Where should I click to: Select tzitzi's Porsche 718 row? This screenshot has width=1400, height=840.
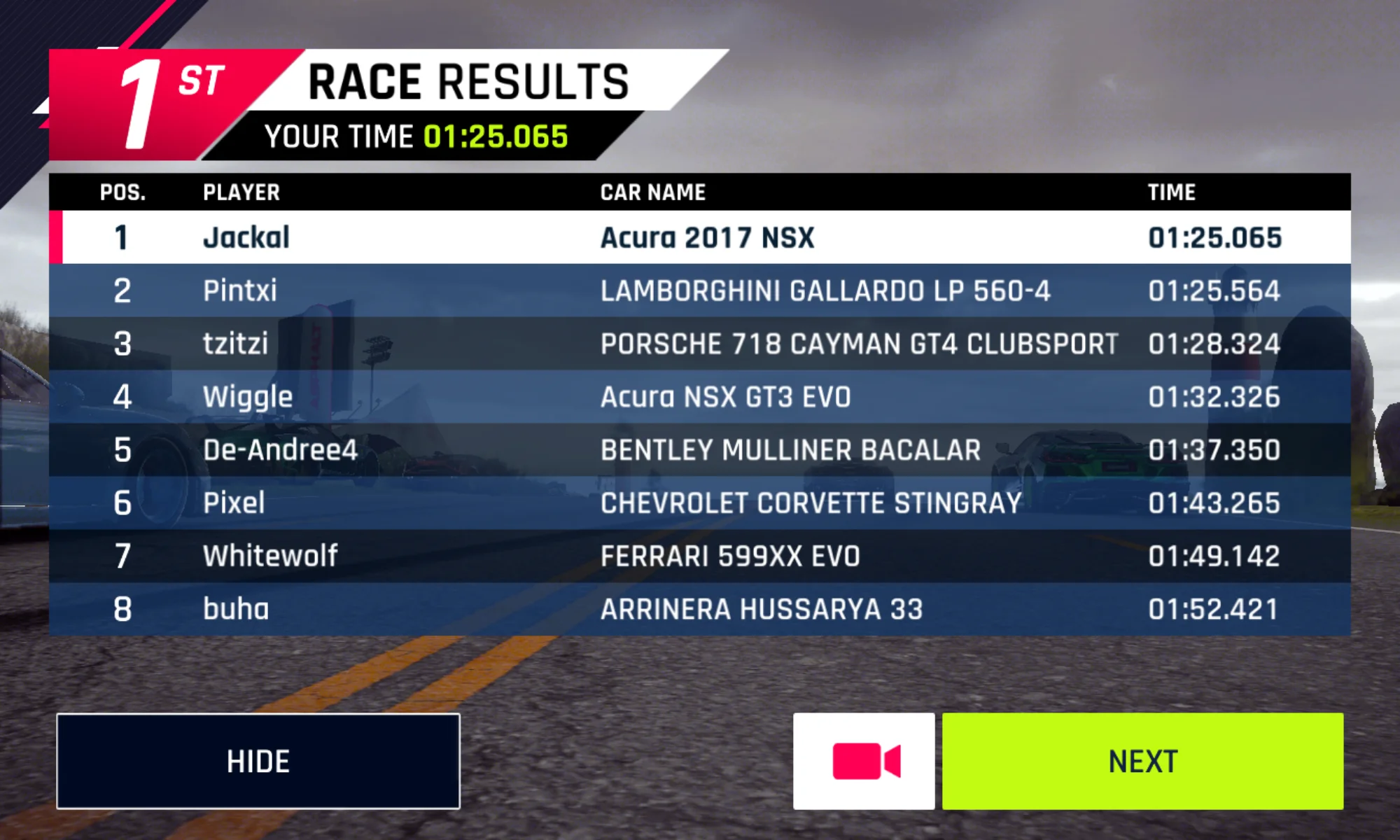pyautogui.click(x=700, y=344)
